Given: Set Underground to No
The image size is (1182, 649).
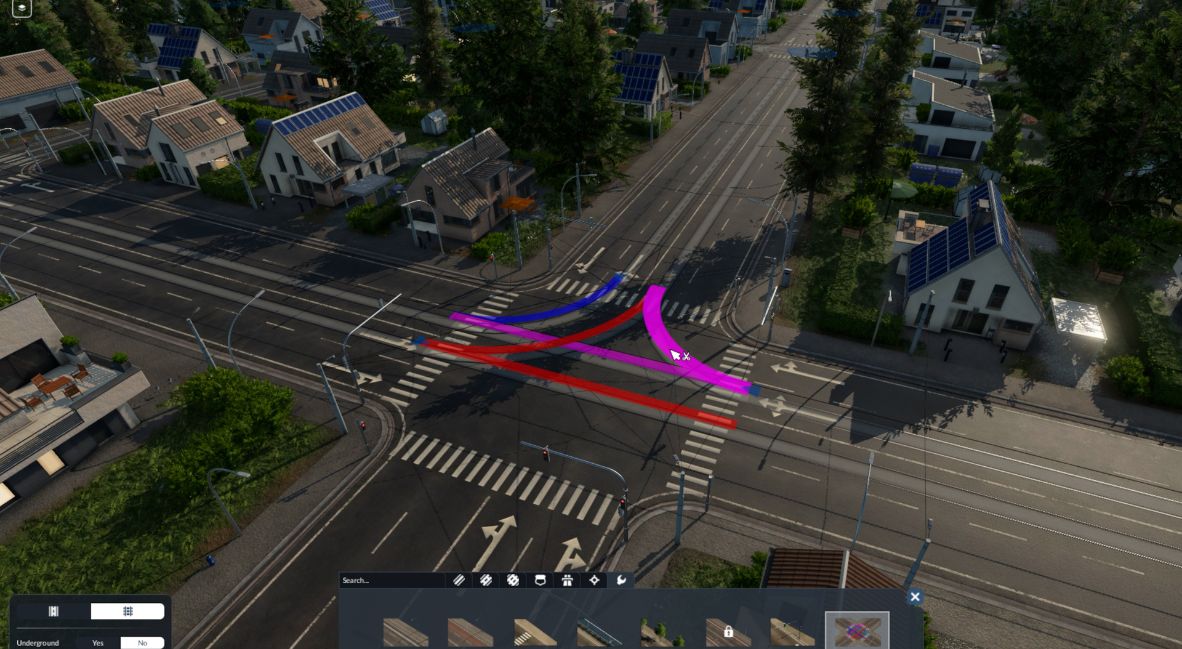Looking at the screenshot, I should tap(142, 643).
